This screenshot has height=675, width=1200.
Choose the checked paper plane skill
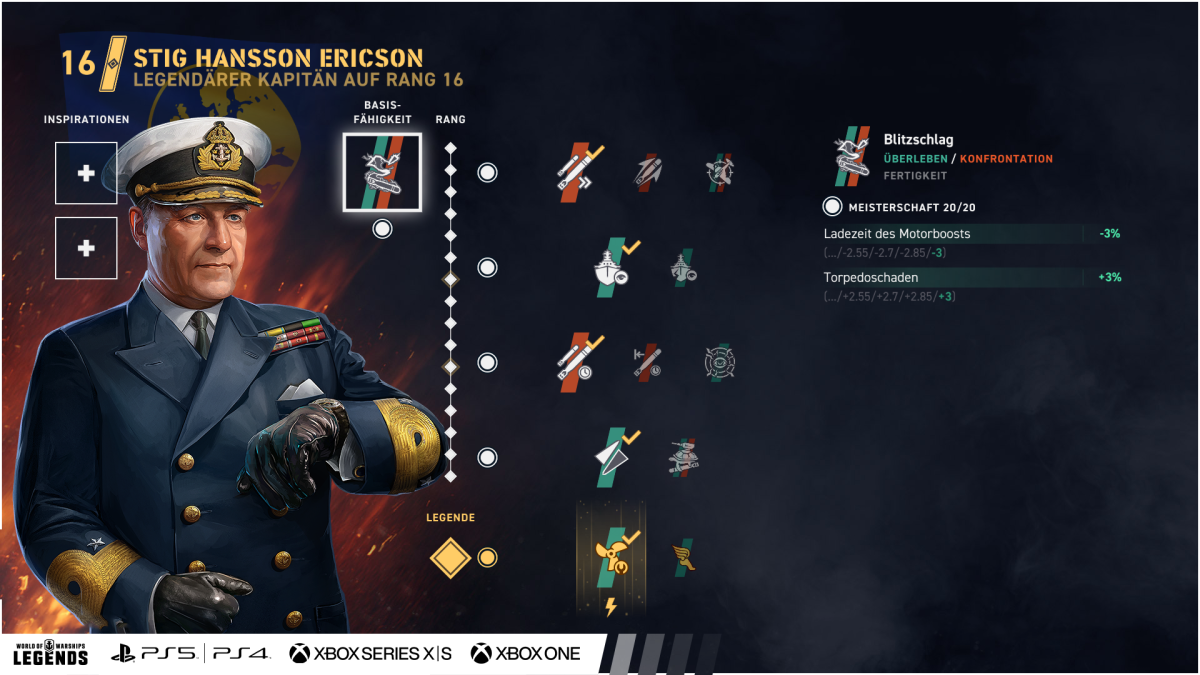tap(614, 456)
